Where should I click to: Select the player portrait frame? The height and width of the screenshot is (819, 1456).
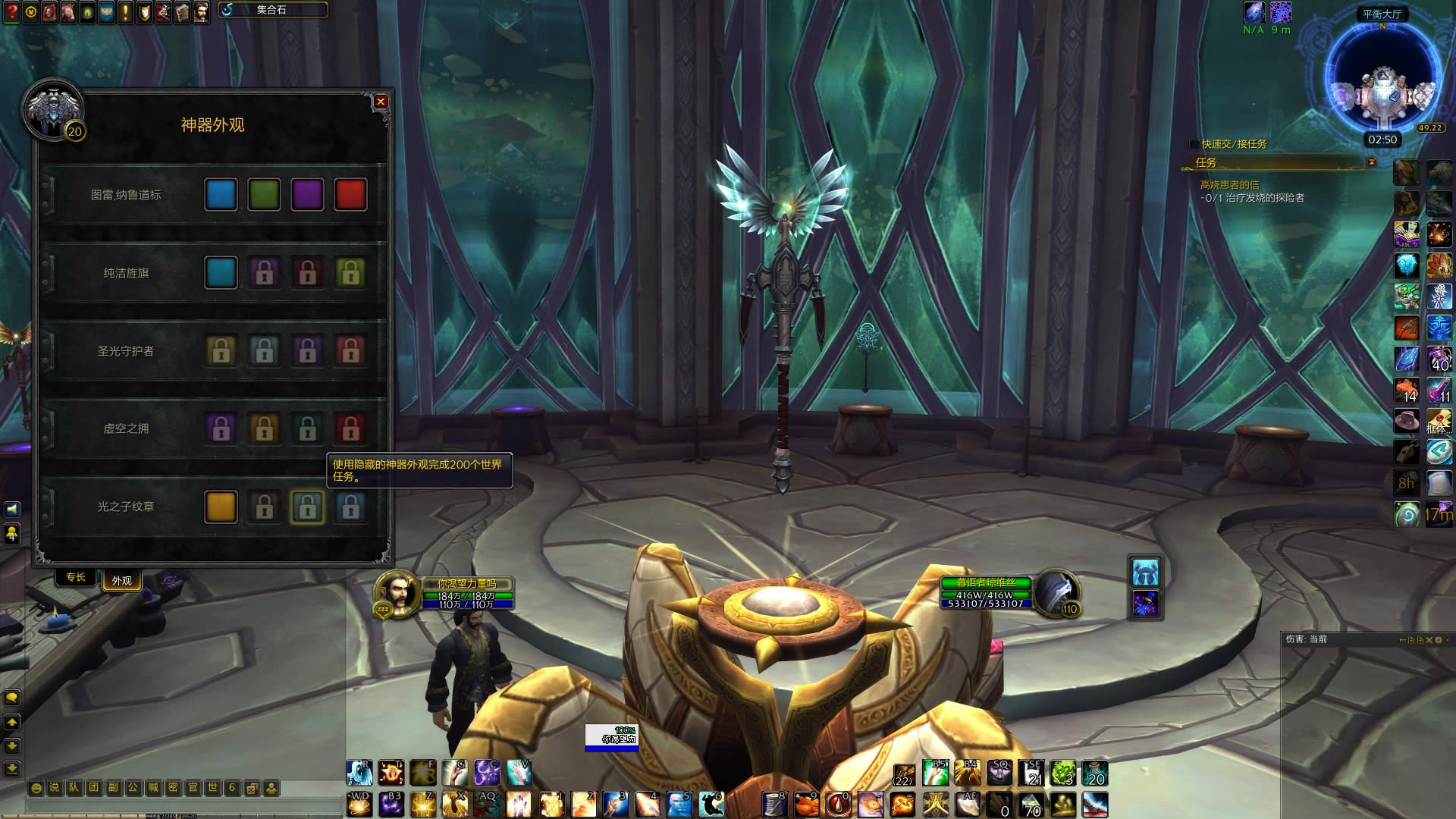395,591
